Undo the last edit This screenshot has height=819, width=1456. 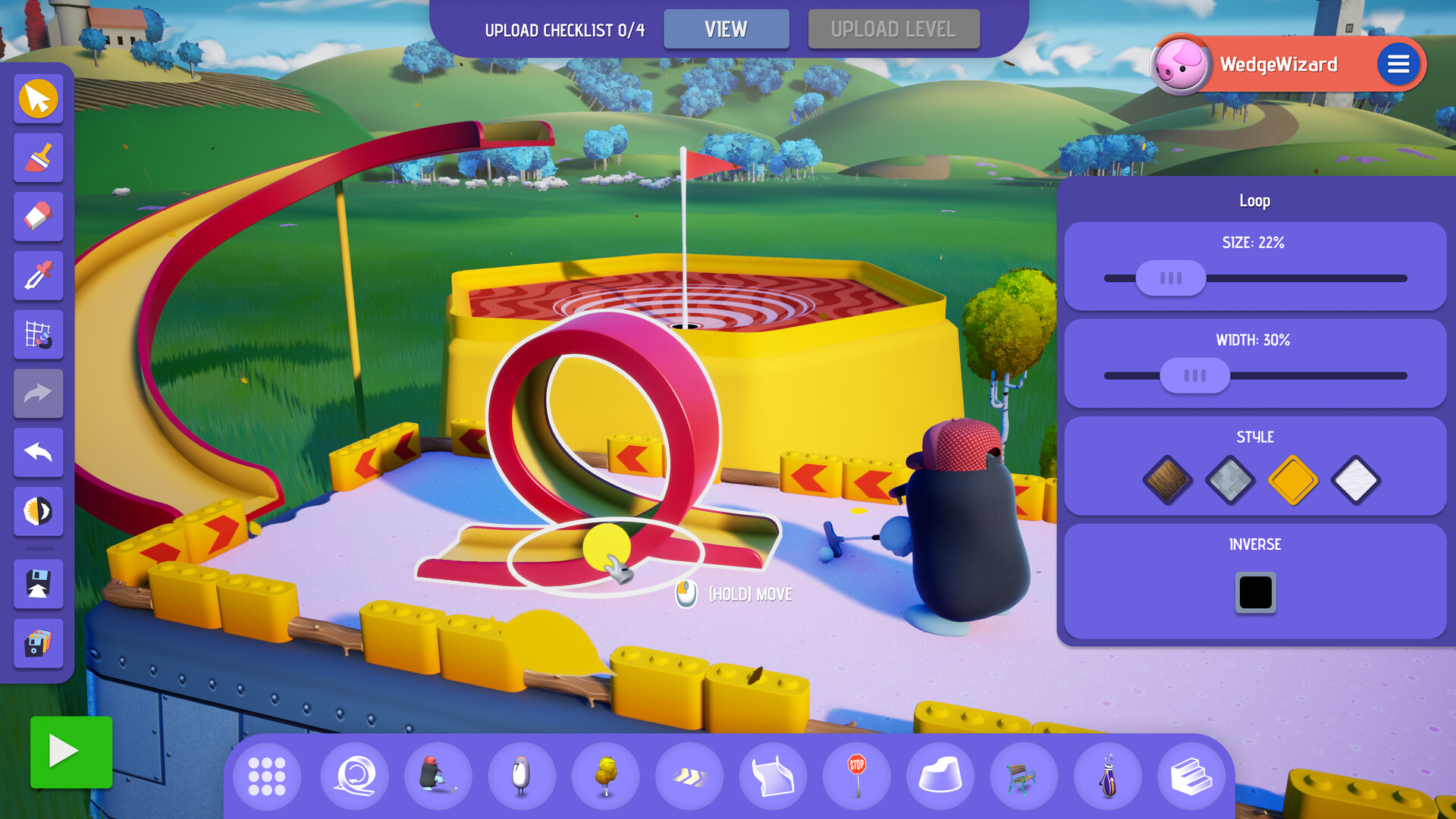38,453
